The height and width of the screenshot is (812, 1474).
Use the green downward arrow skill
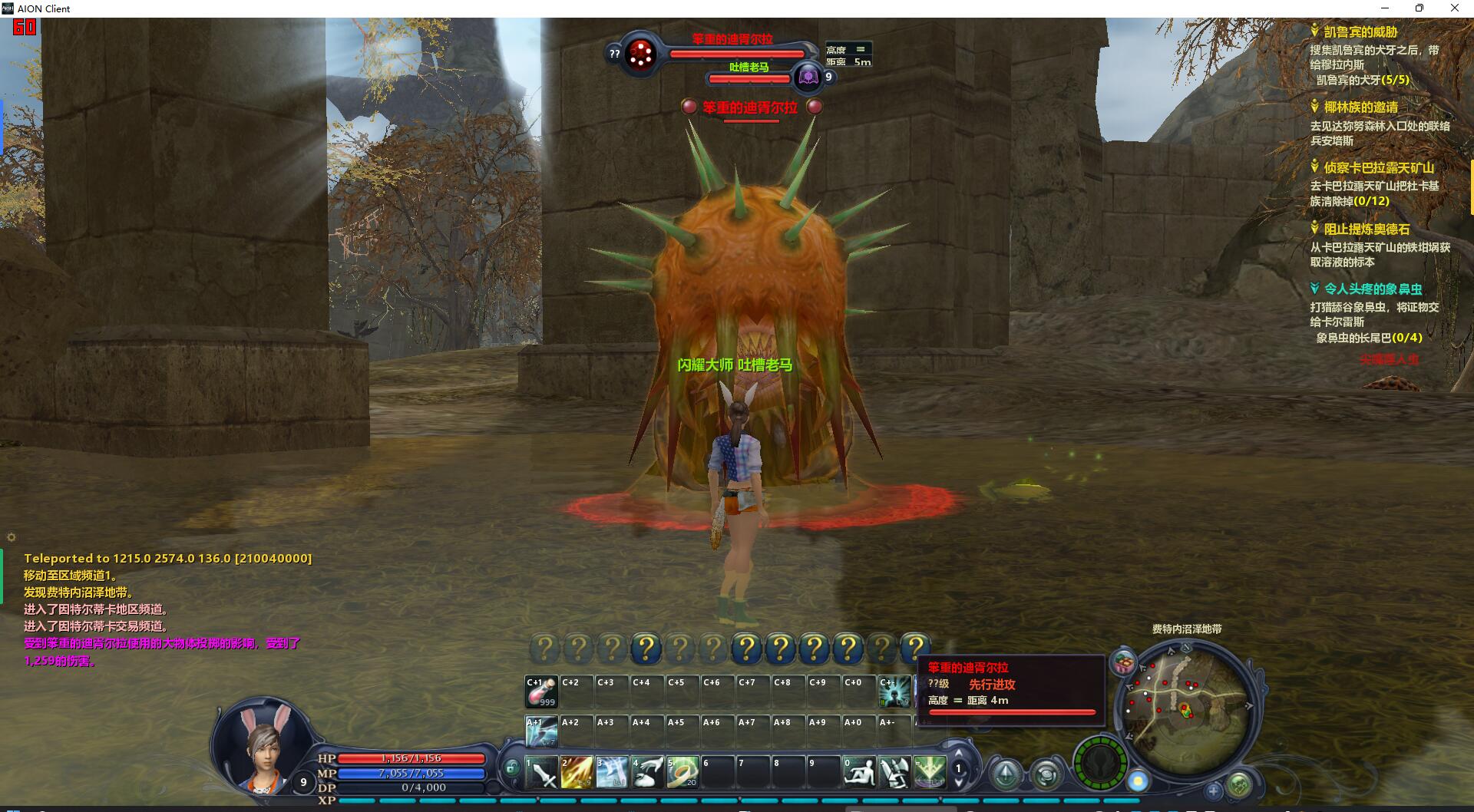click(929, 771)
